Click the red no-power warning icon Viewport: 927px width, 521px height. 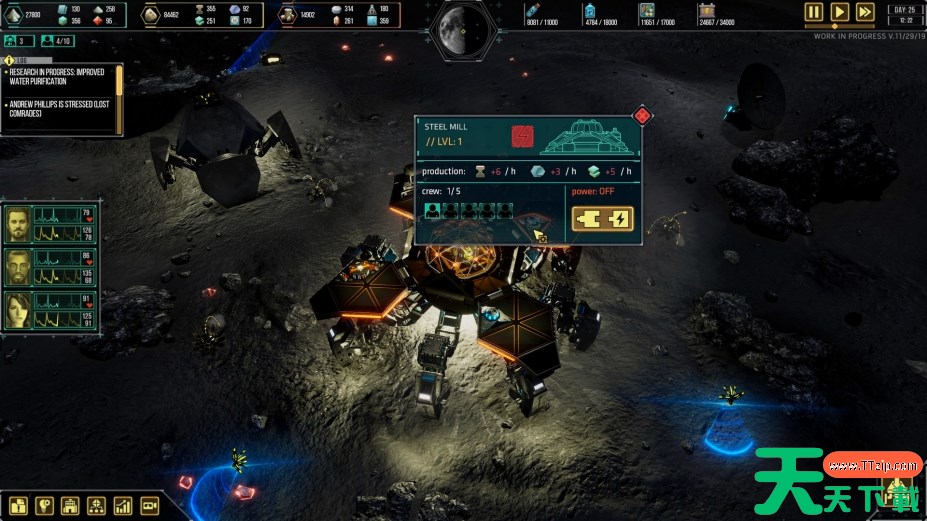(x=523, y=136)
